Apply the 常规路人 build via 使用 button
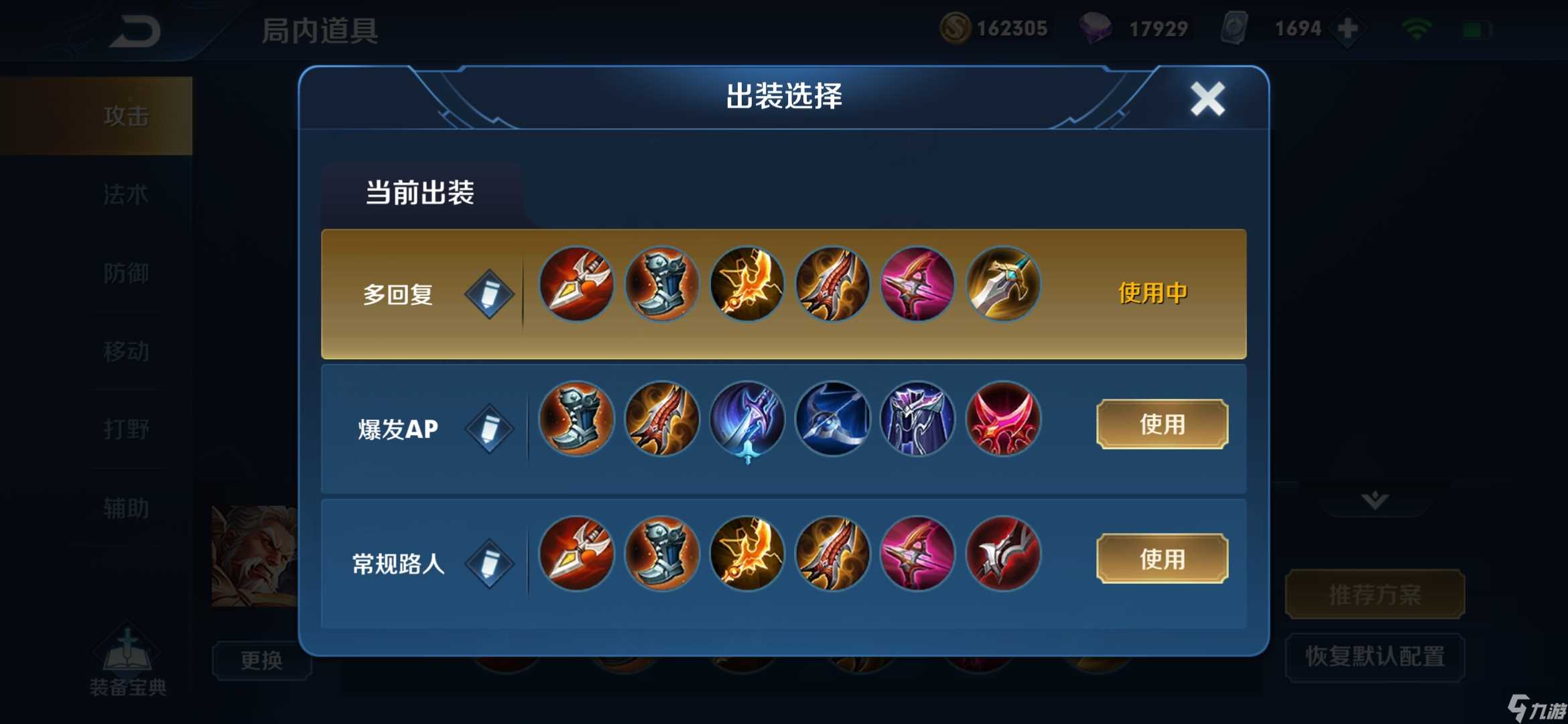Viewport: 1568px width, 724px height. [x=1161, y=558]
